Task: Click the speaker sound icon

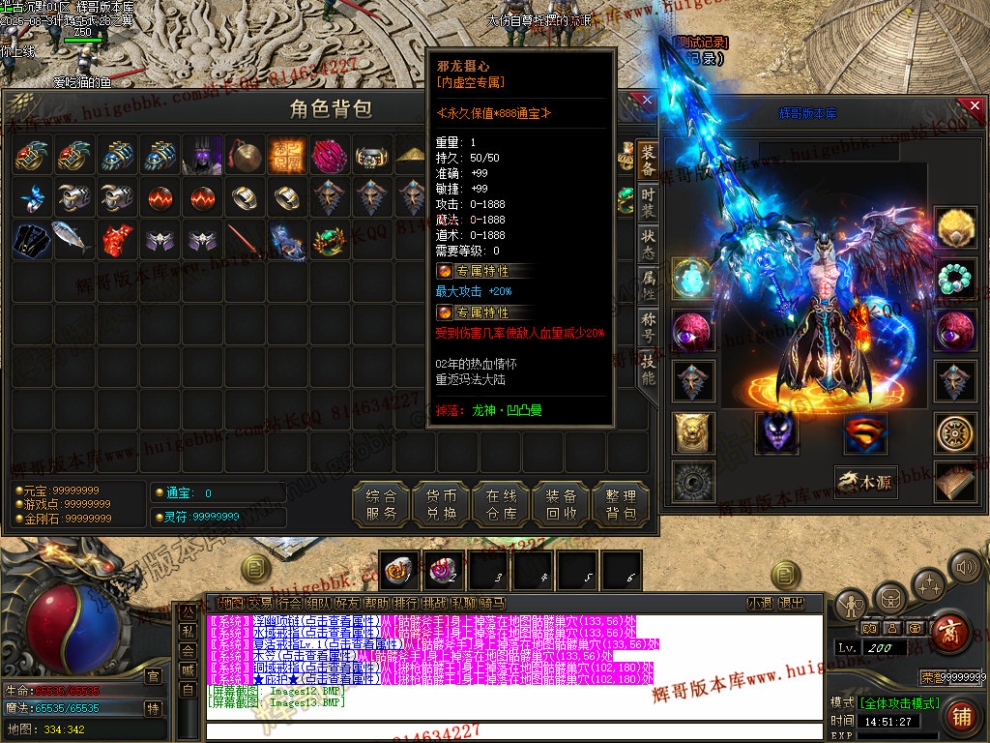Action: point(965,569)
